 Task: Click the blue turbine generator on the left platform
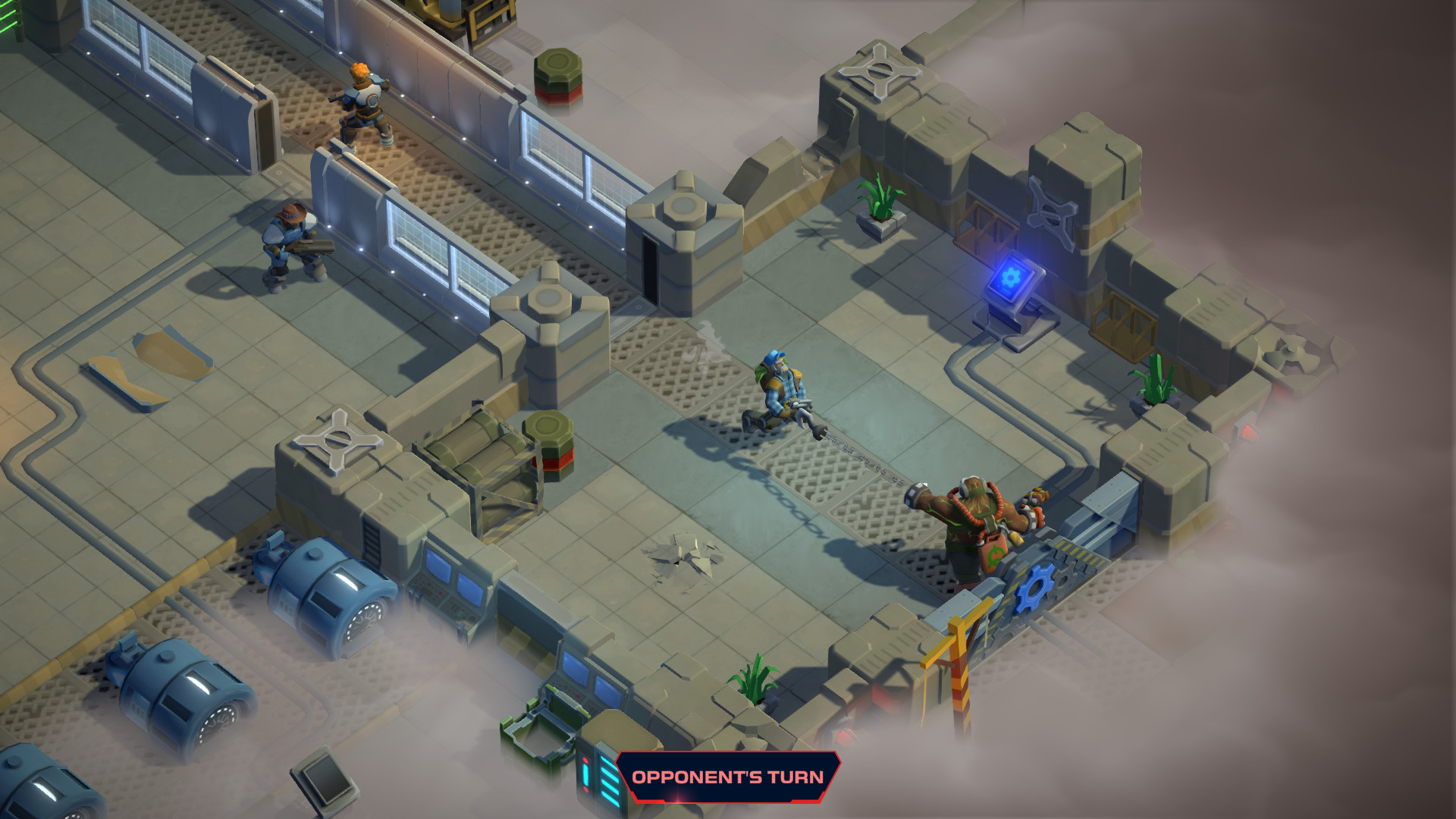click(x=326, y=599)
